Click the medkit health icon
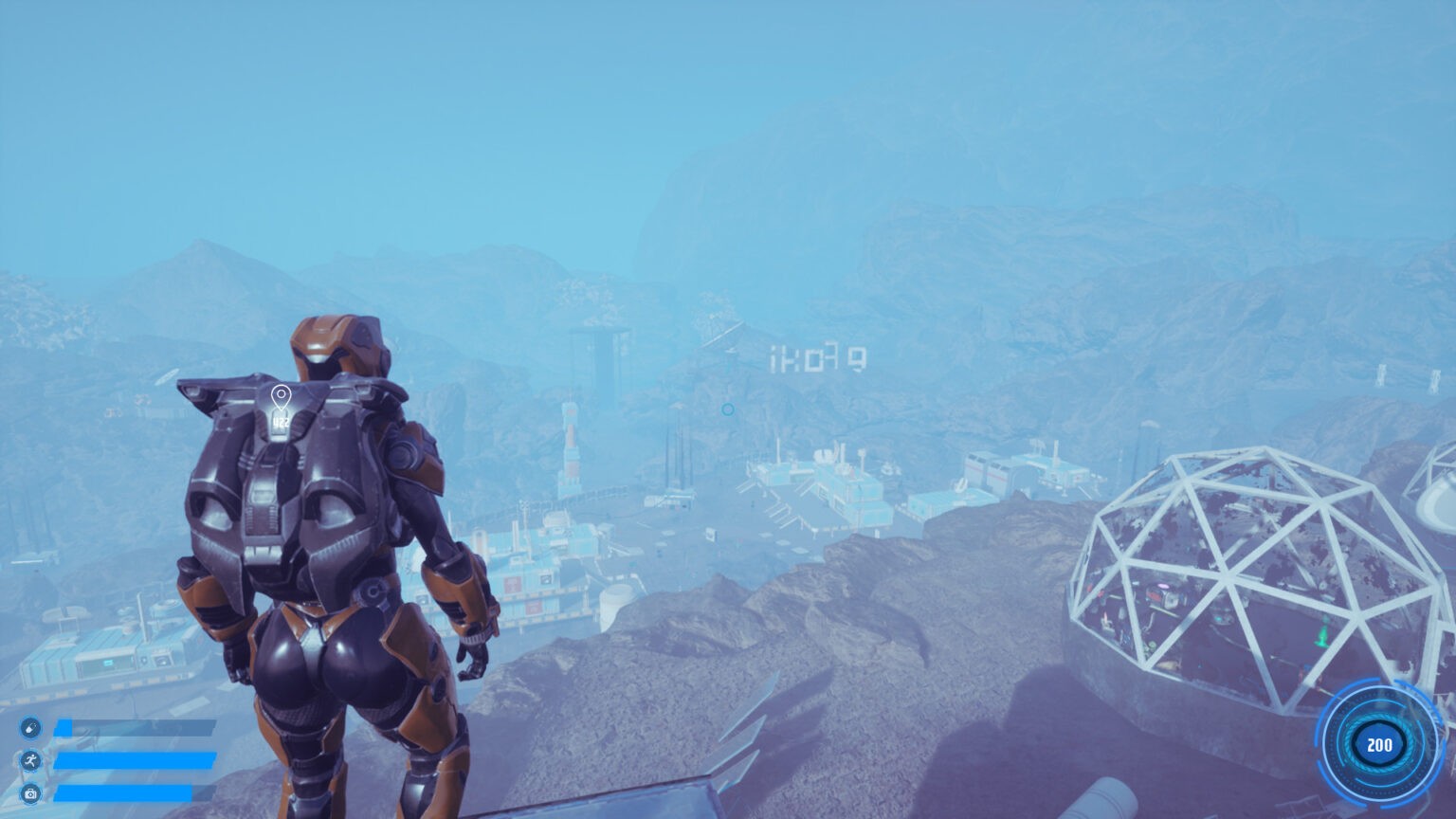 click(x=30, y=793)
